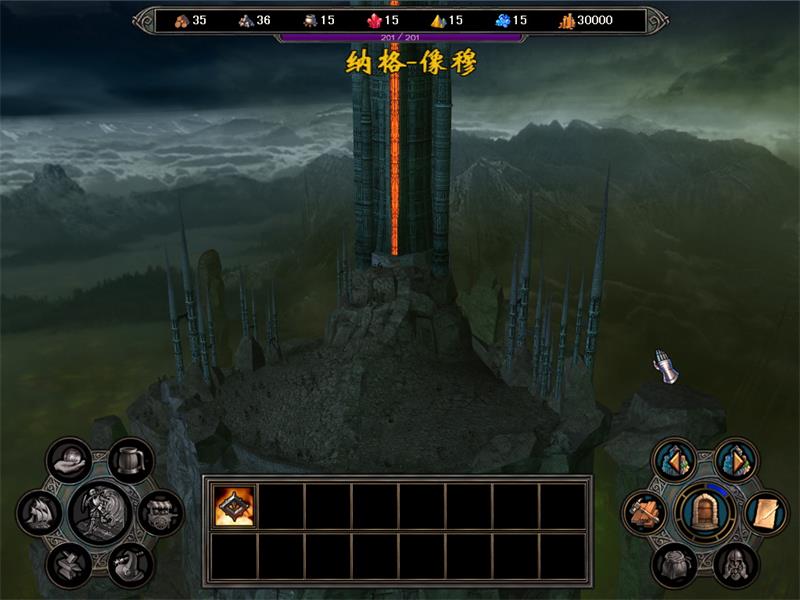Click the horse statue icon
This screenshot has height=600, width=800.
point(131,565)
